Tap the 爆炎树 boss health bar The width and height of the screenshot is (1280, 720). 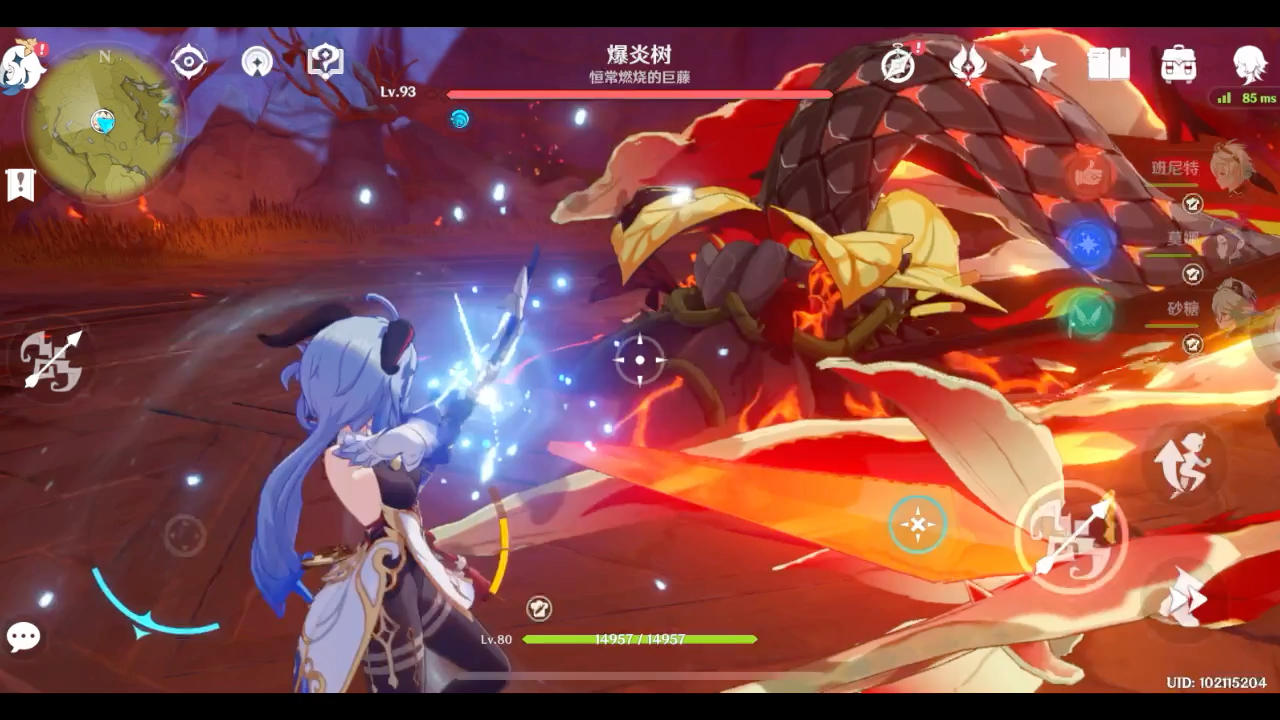[x=640, y=93]
